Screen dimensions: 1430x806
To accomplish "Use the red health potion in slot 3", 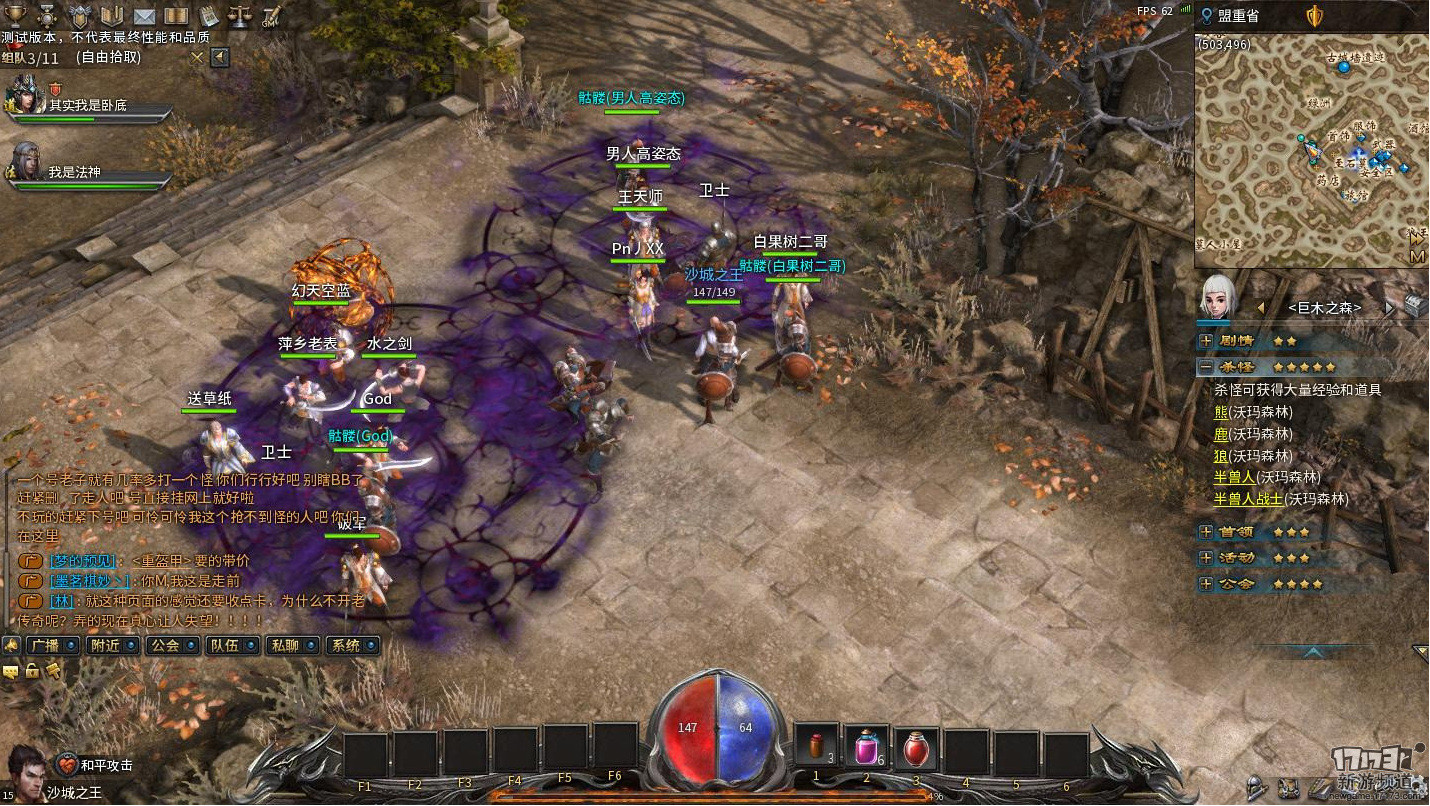I will pyautogui.click(x=916, y=748).
